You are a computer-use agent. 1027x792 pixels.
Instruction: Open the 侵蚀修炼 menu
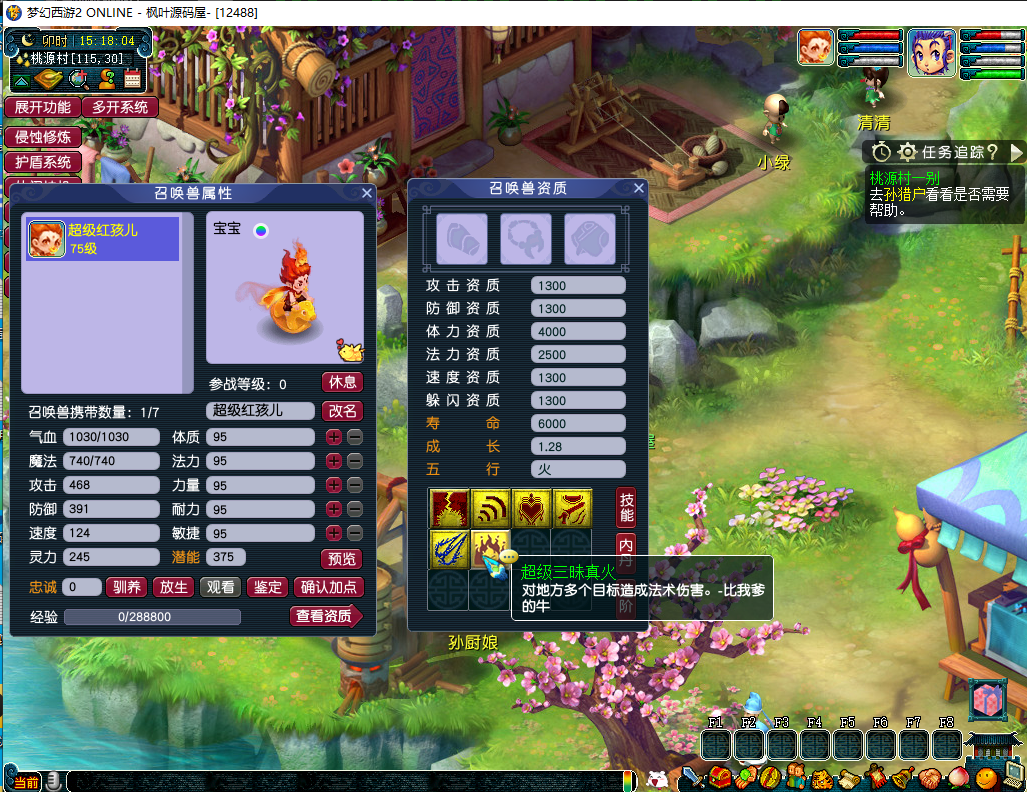tap(42, 137)
